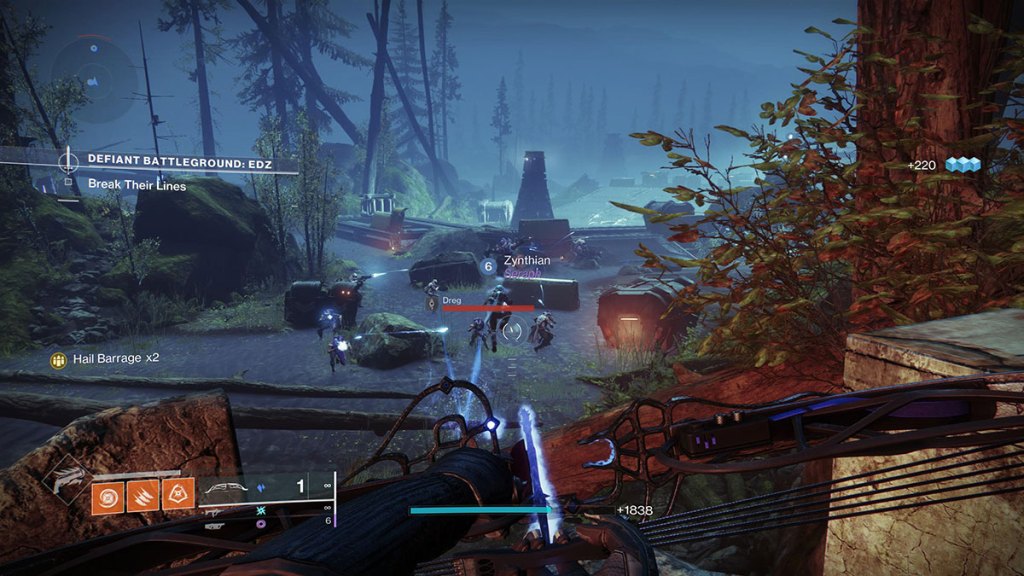Click the Hail Barrage x2 buff icon
1024x576 pixels.
[60, 357]
